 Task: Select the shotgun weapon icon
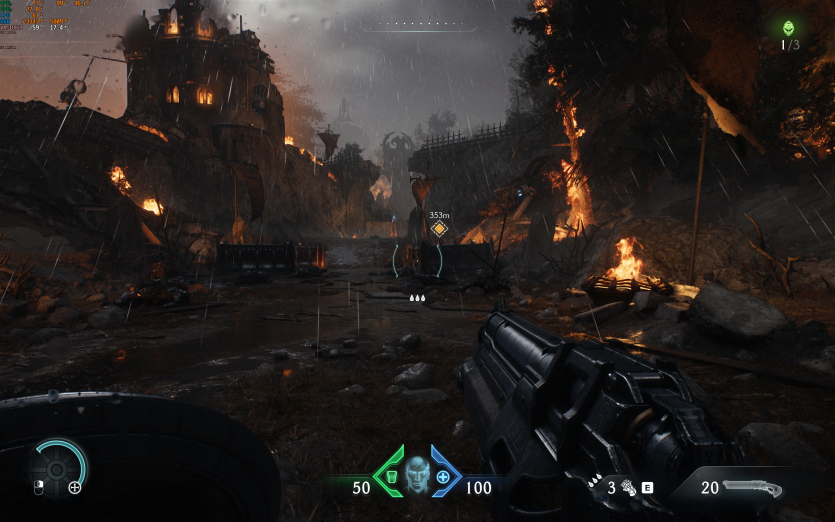coord(751,488)
